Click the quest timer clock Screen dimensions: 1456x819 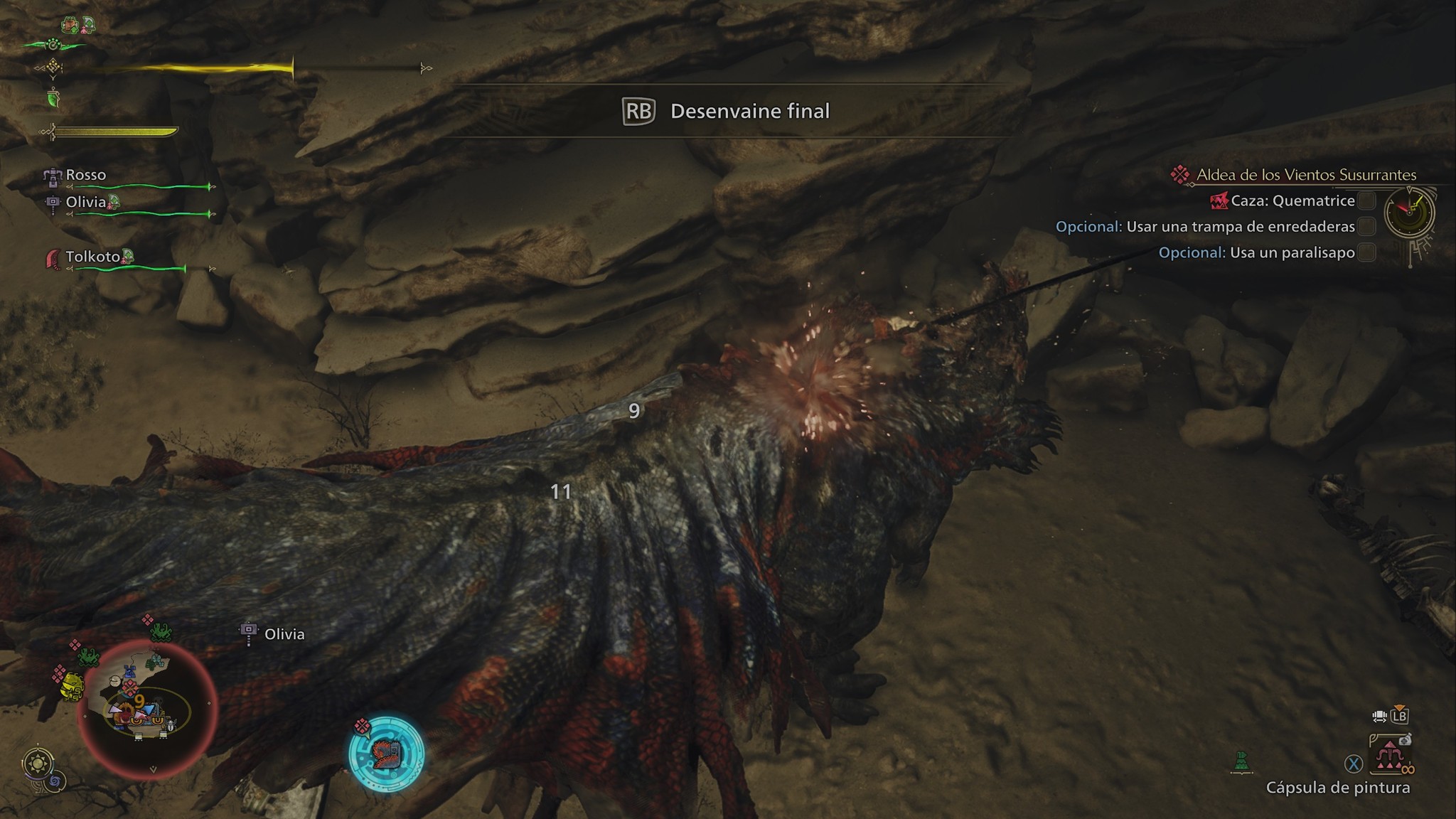[x=1409, y=212]
